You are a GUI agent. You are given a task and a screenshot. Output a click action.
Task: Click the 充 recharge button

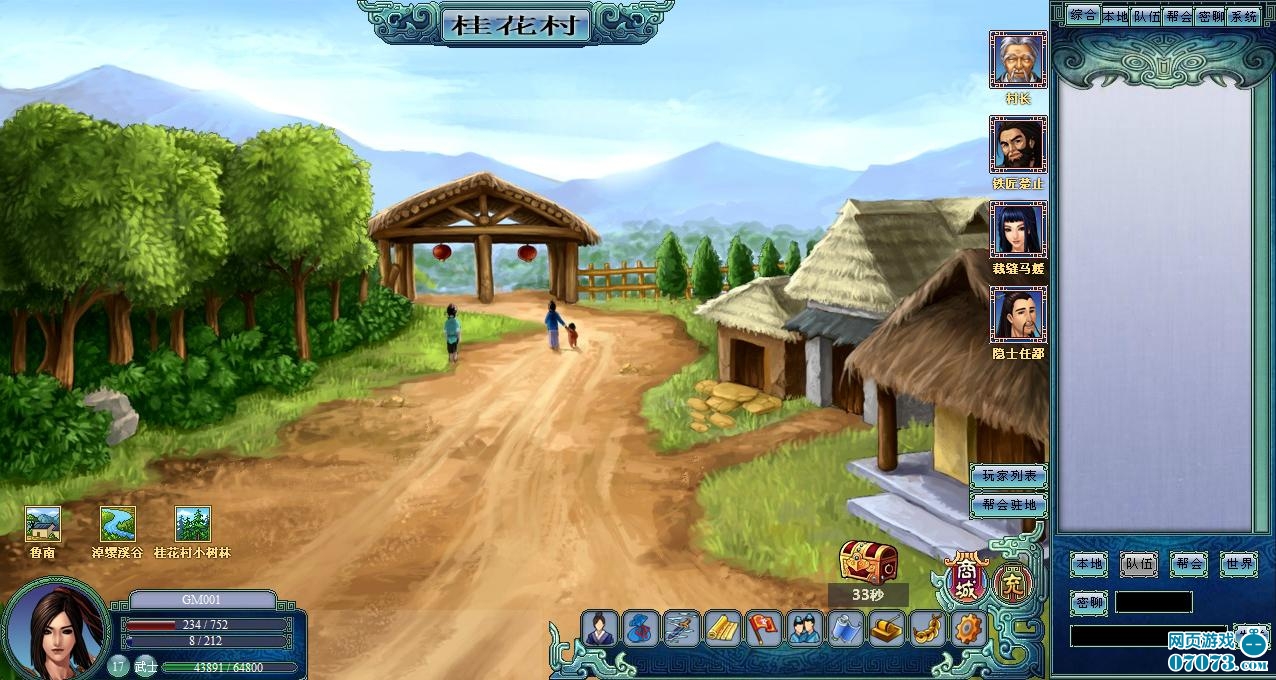[1012, 582]
